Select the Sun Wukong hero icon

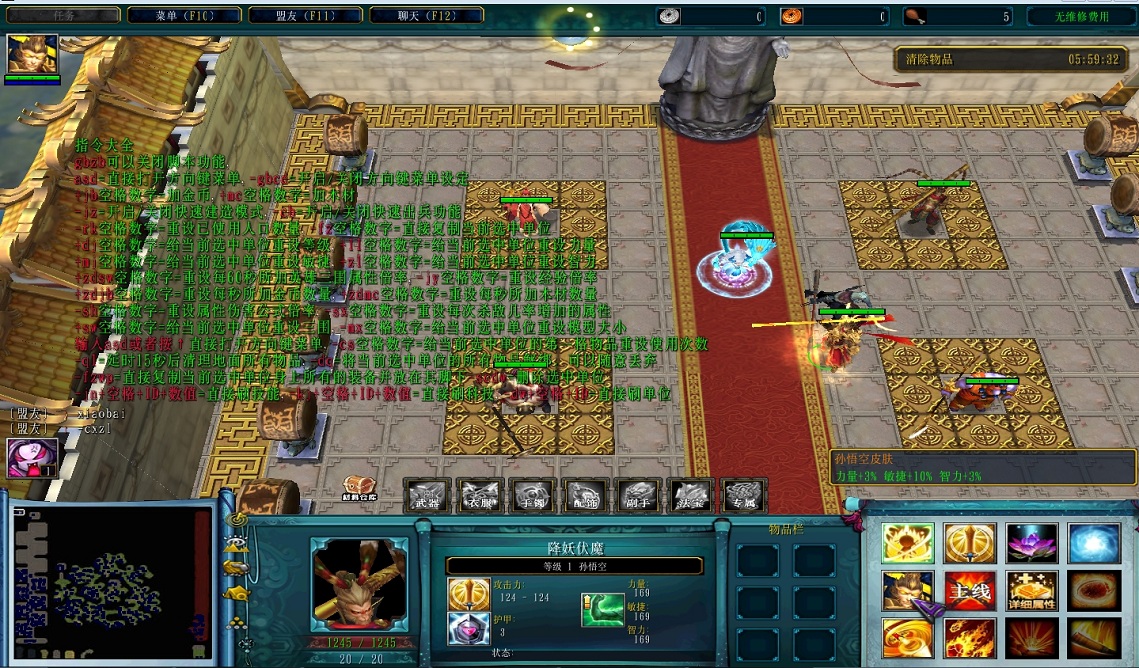(x=33, y=54)
